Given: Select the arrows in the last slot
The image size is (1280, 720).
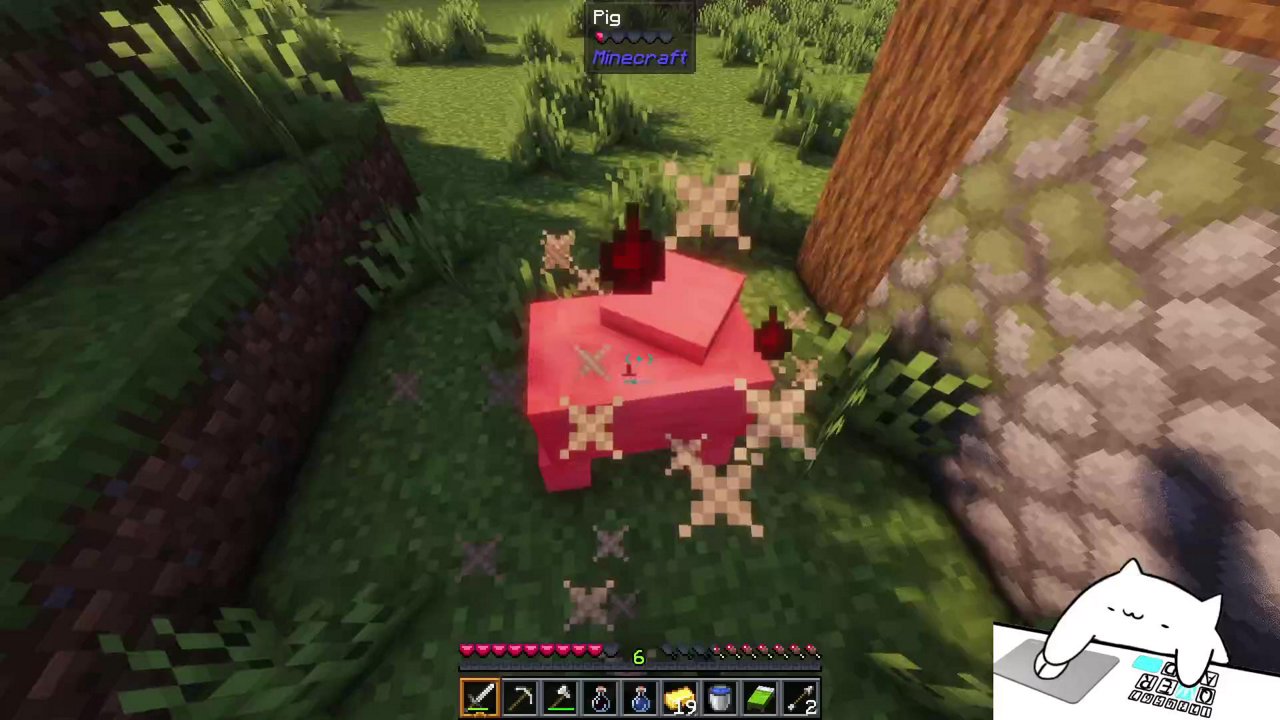Looking at the screenshot, I should point(800,695).
